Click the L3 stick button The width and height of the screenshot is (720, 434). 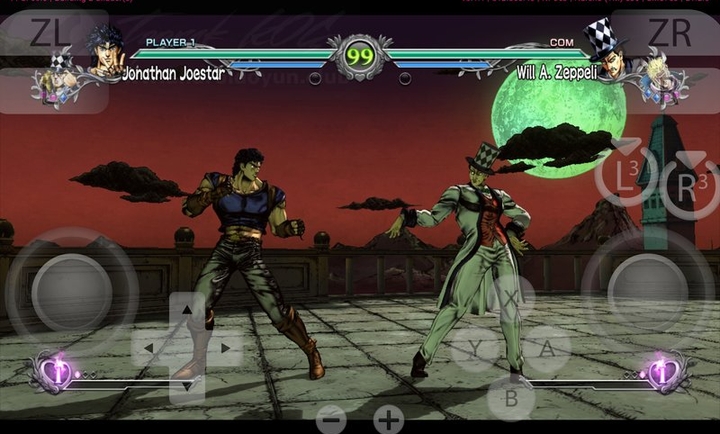626,180
